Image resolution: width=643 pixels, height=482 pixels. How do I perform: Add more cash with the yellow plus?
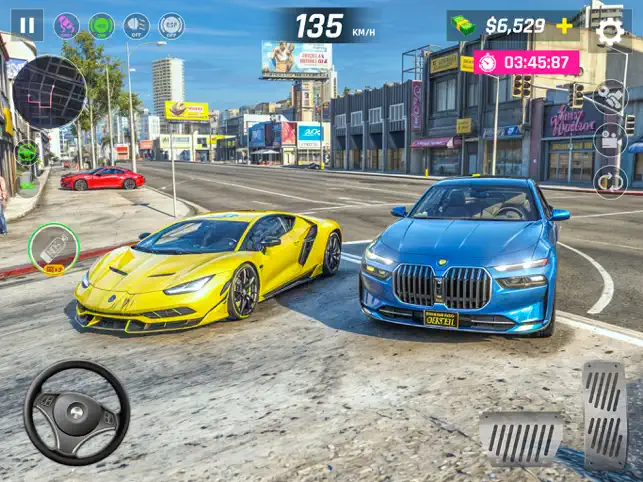pyautogui.click(x=565, y=26)
